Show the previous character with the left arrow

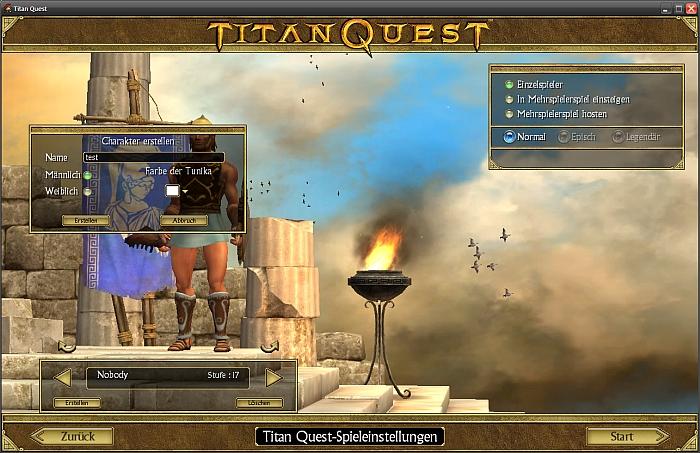tap(62, 377)
